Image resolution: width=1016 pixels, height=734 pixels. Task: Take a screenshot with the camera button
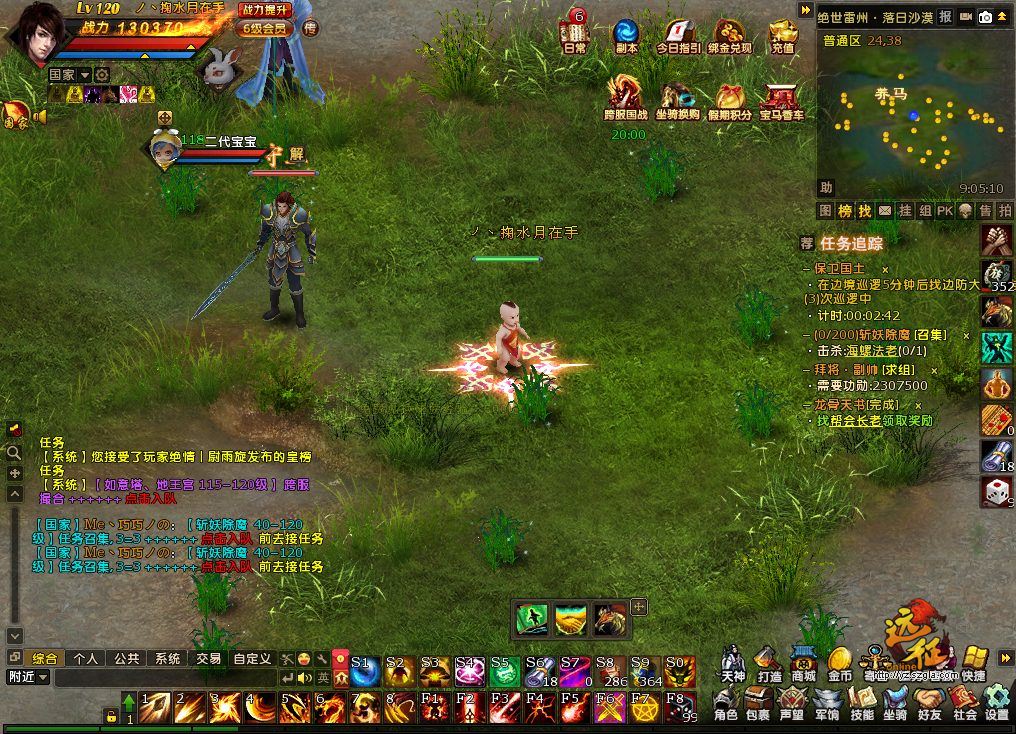click(x=985, y=17)
